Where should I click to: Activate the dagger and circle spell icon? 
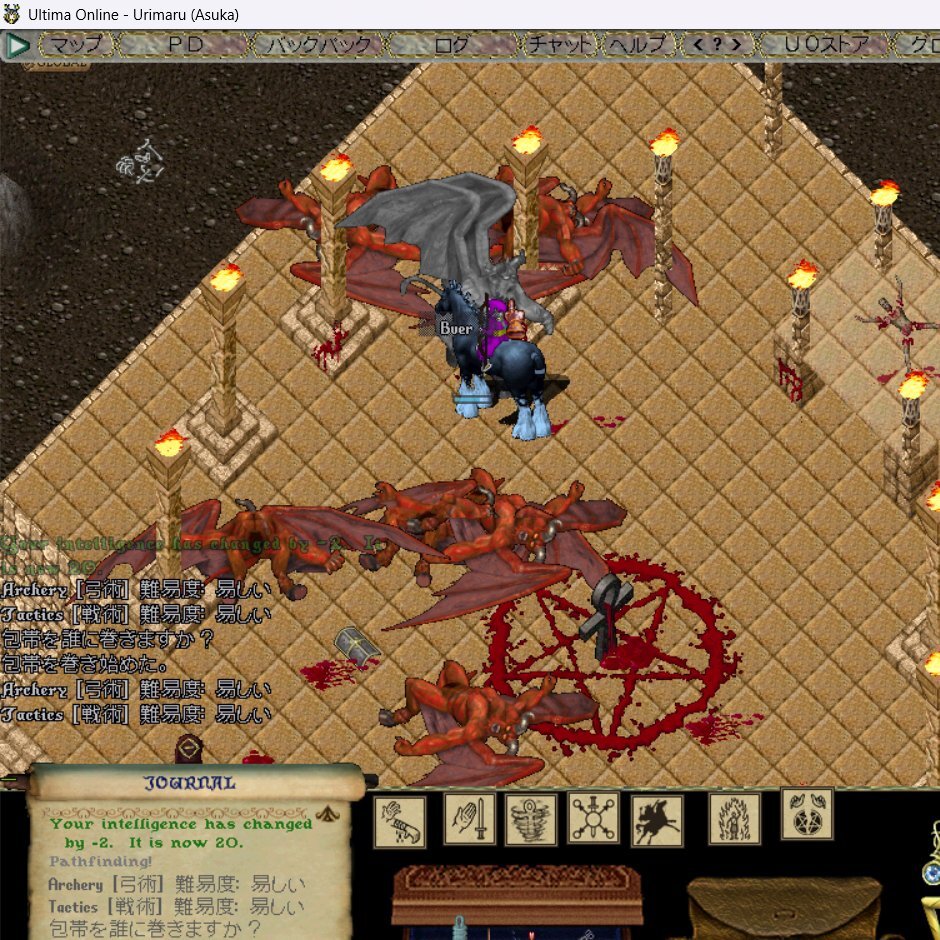(594, 819)
